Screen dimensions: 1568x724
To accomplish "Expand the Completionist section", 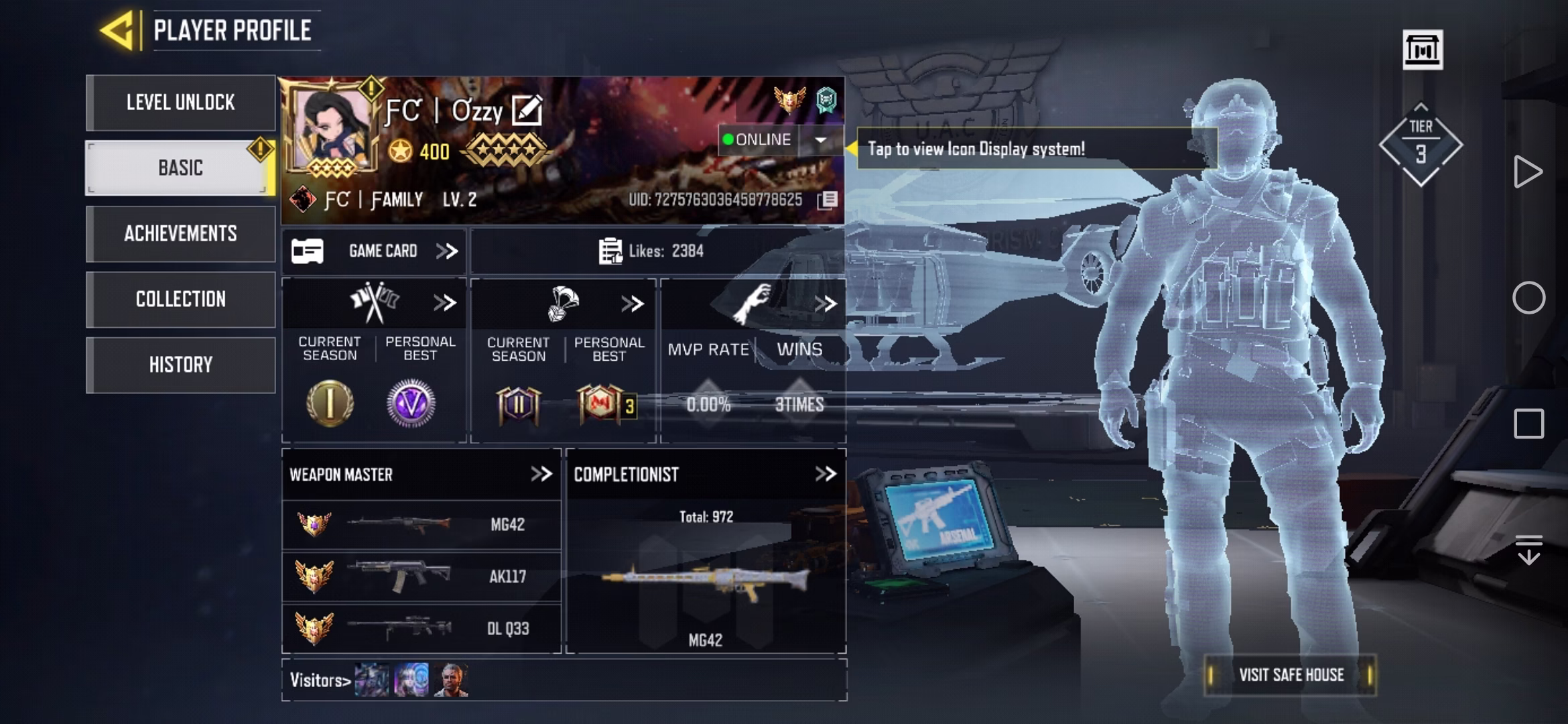I will 826,475.
